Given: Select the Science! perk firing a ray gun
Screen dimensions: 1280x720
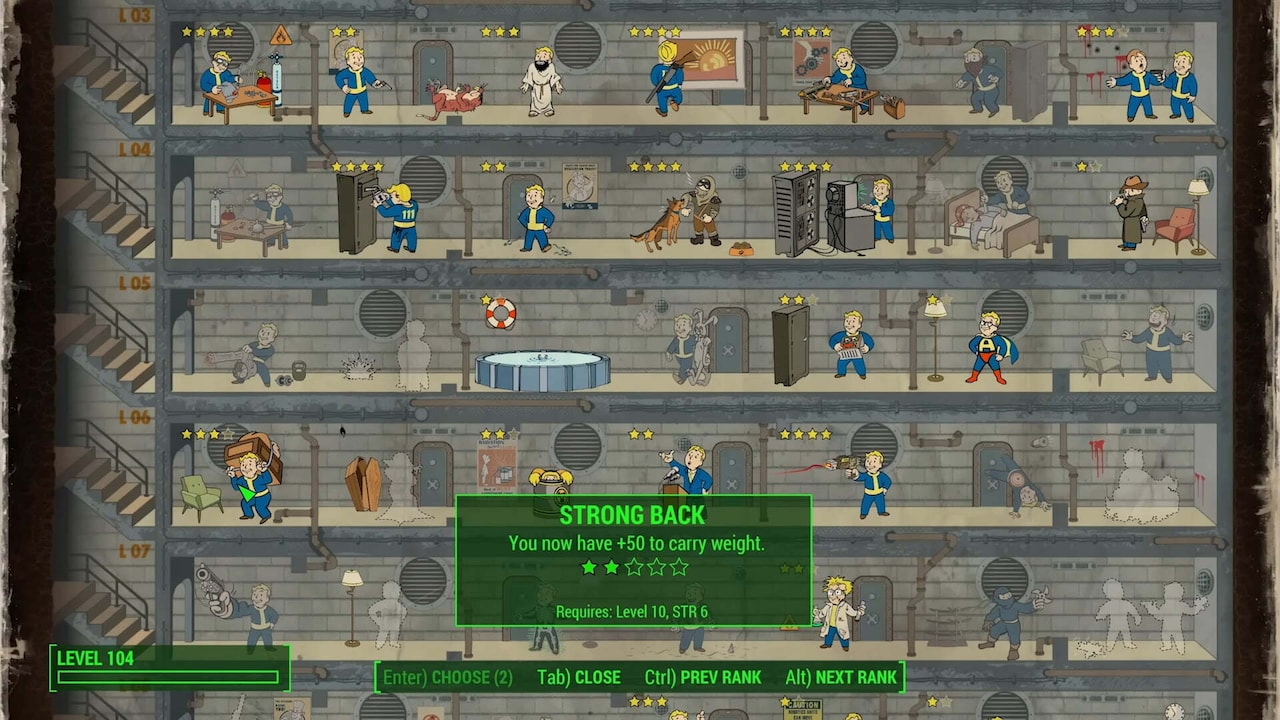Looking at the screenshot, I should coord(868,480).
